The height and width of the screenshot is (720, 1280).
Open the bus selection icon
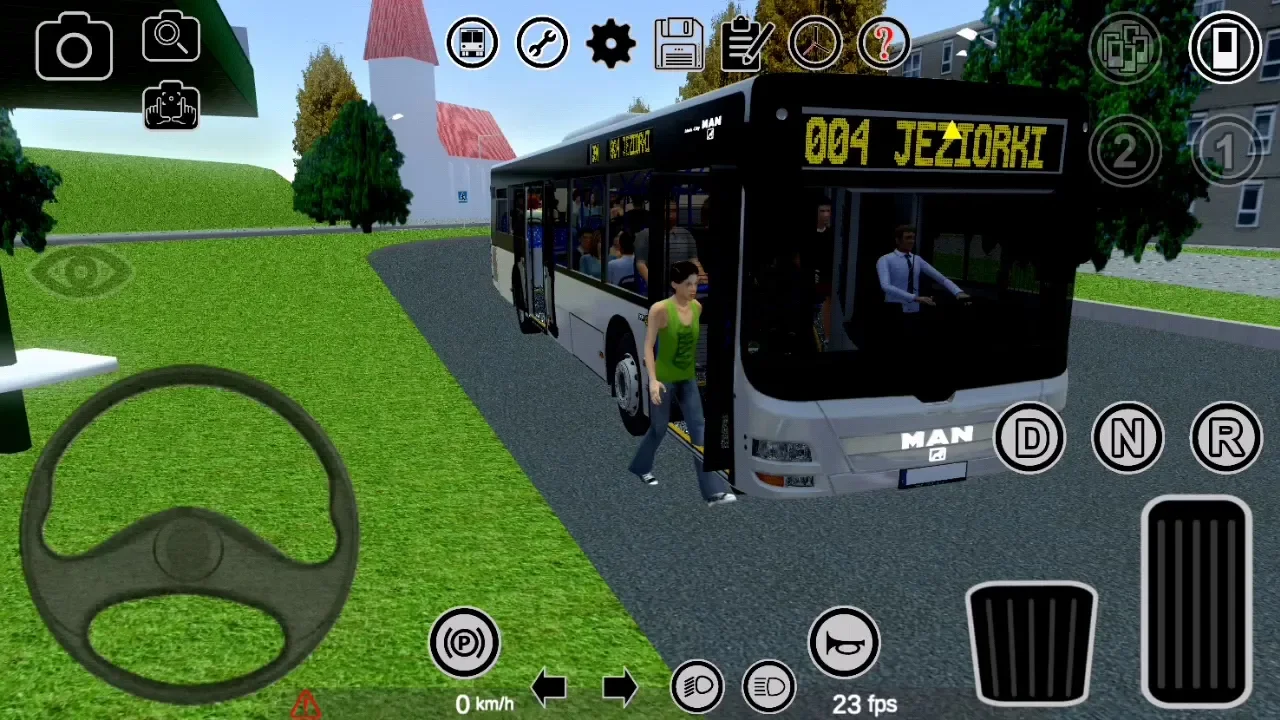pos(472,43)
